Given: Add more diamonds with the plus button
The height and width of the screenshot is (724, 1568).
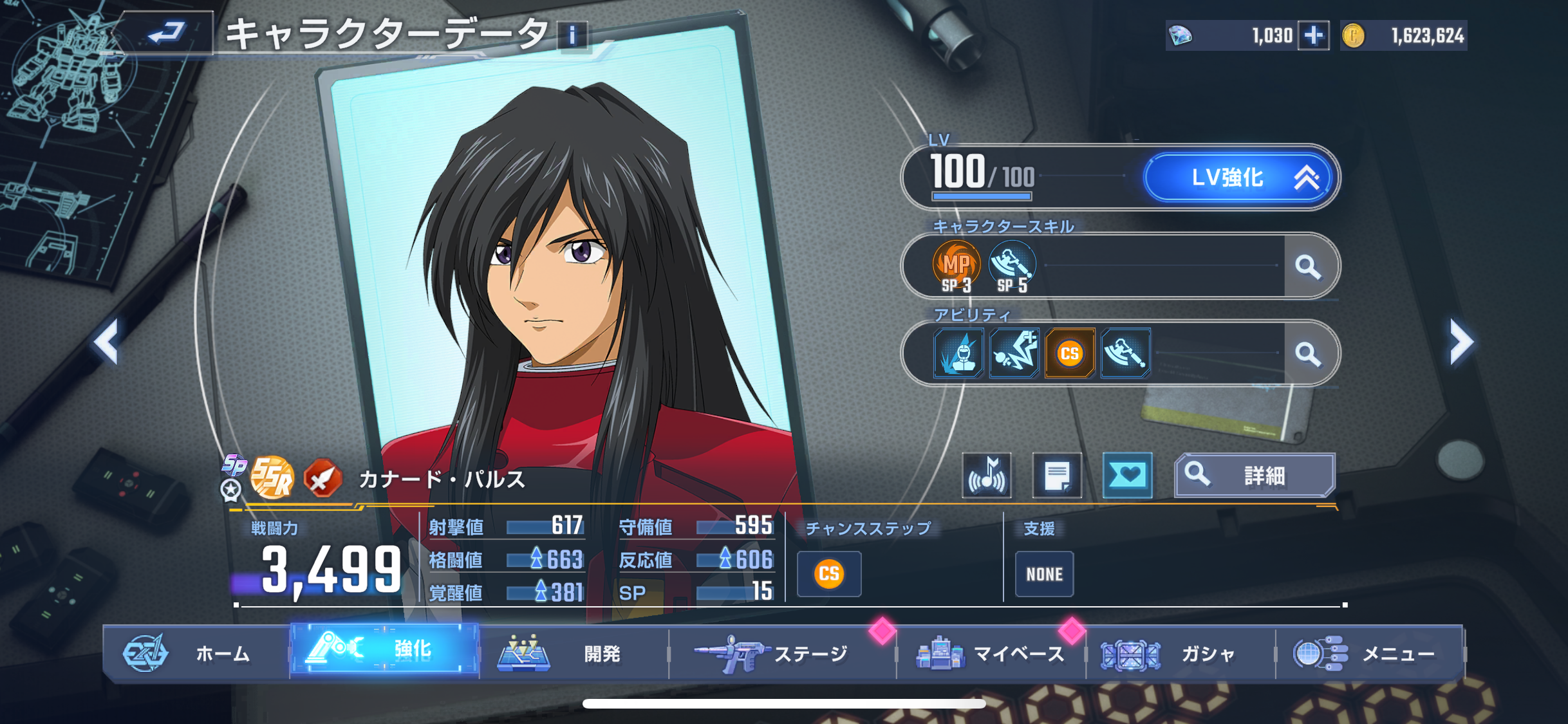Looking at the screenshot, I should coord(1313,35).
